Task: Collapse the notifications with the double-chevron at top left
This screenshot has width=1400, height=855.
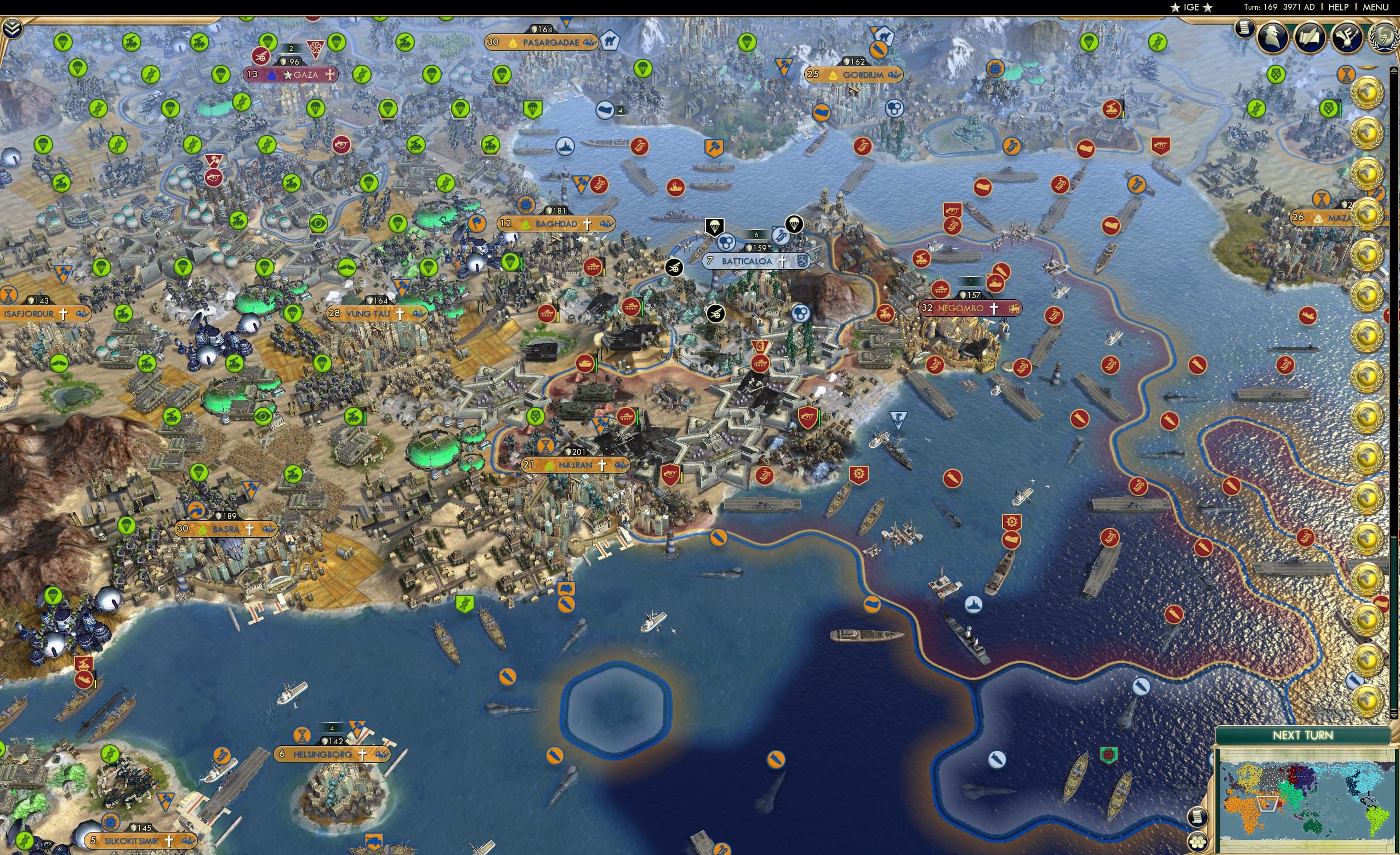Action: coord(13,27)
